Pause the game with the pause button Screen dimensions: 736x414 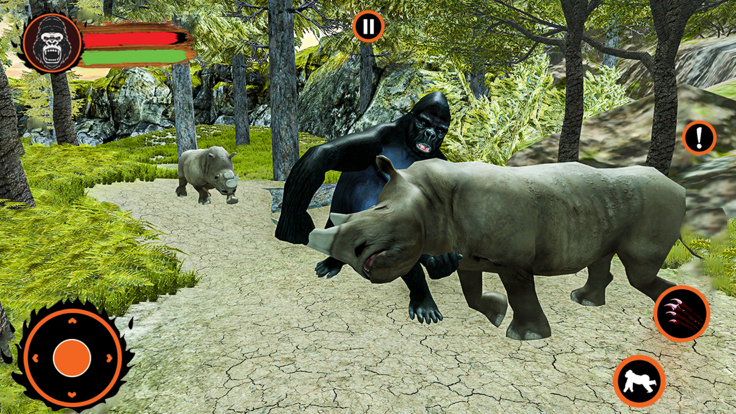pyautogui.click(x=368, y=26)
